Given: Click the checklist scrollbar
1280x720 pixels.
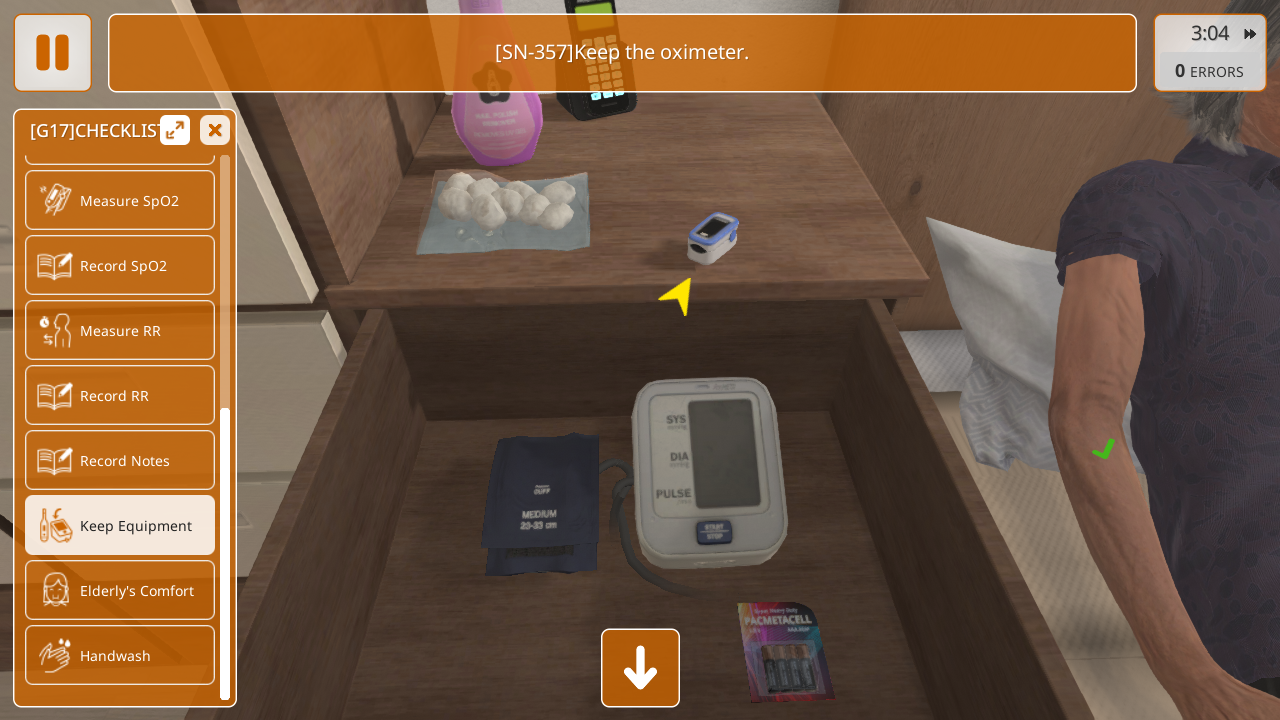Looking at the screenshot, I should coord(225,552).
